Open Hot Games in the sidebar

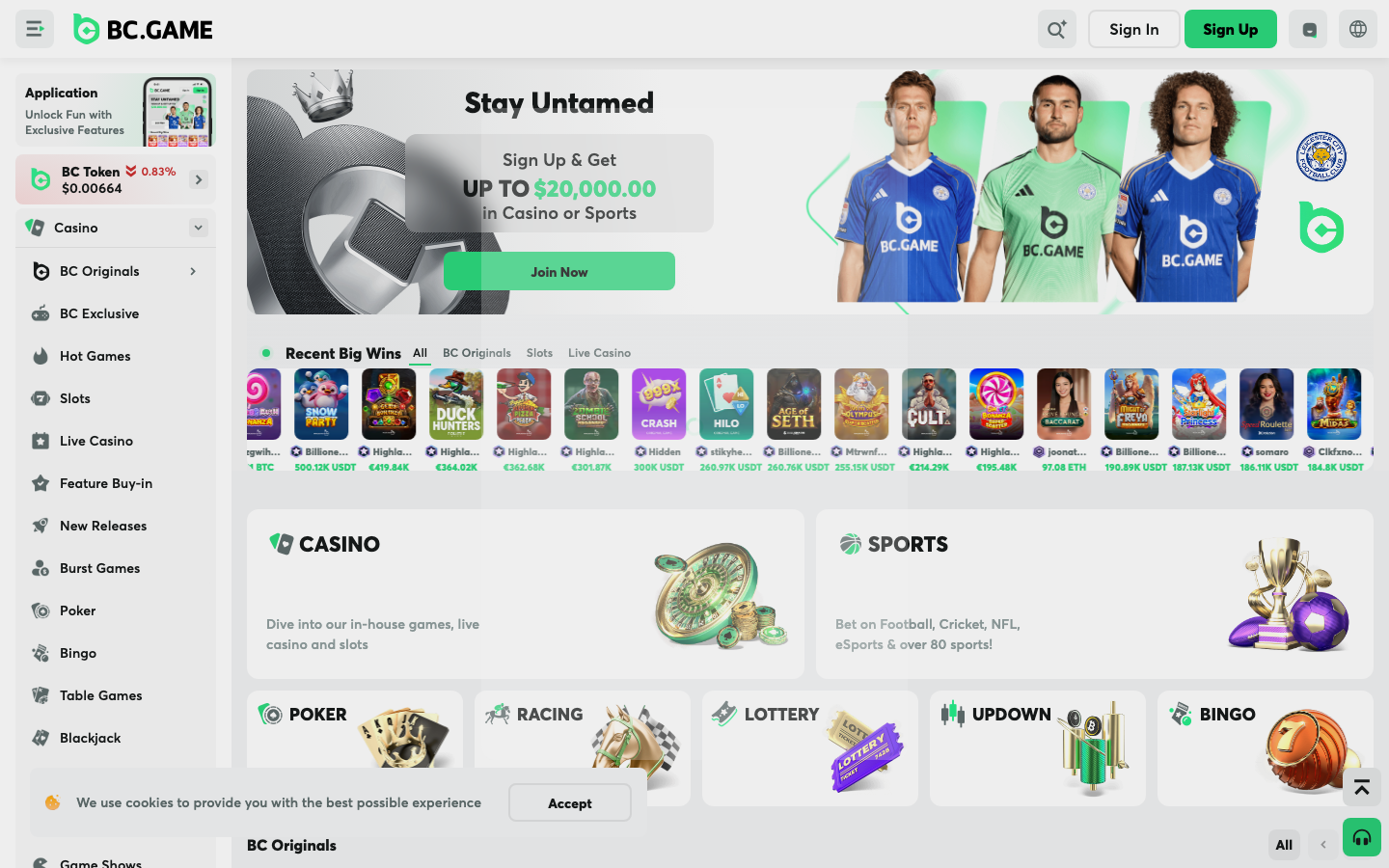(x=95, y=356)
